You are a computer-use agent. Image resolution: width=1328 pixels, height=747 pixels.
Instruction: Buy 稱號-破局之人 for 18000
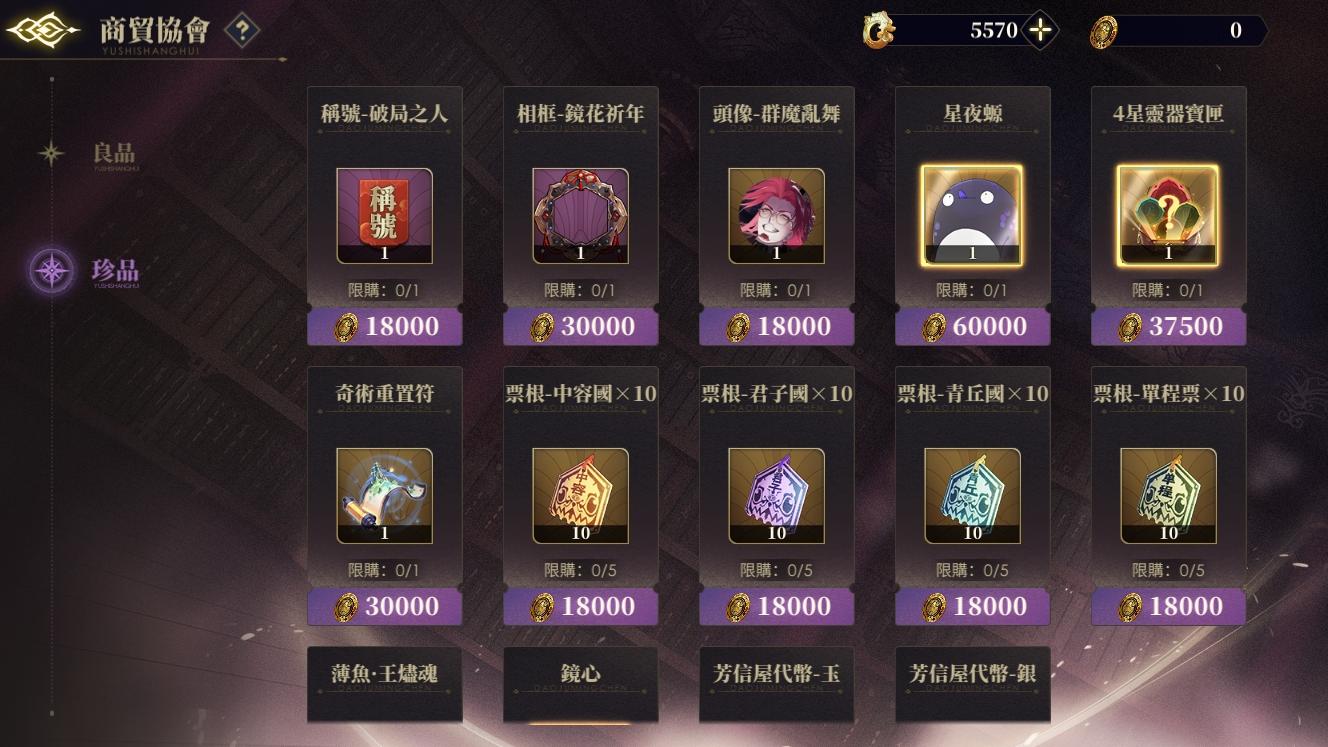384,326
